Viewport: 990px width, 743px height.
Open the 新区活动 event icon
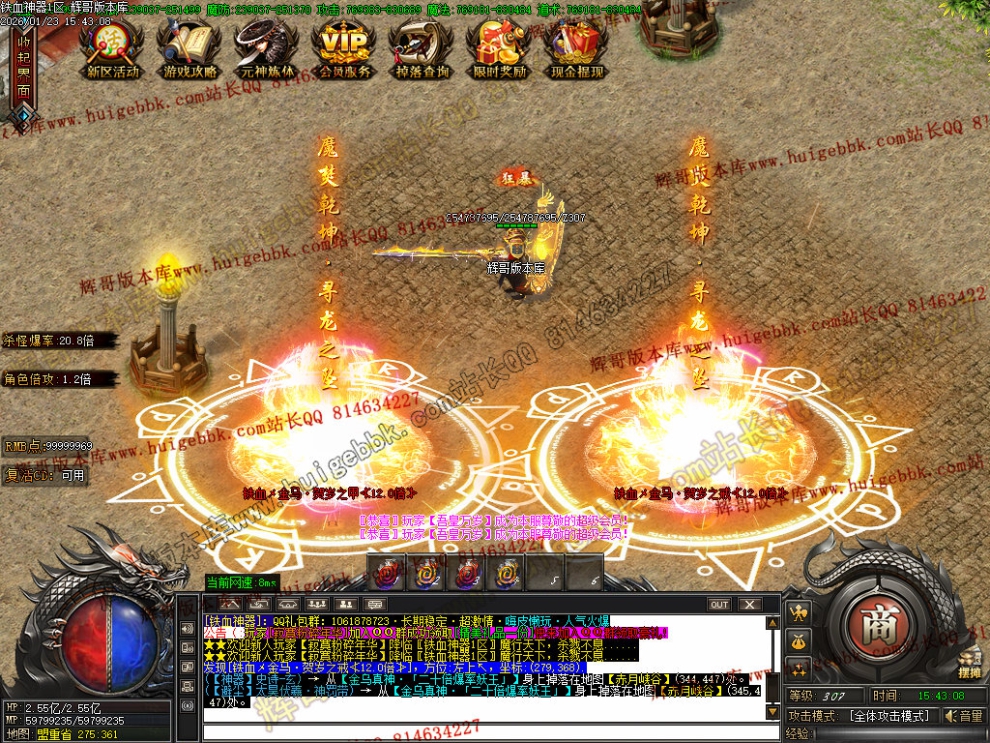click(114, 47)
